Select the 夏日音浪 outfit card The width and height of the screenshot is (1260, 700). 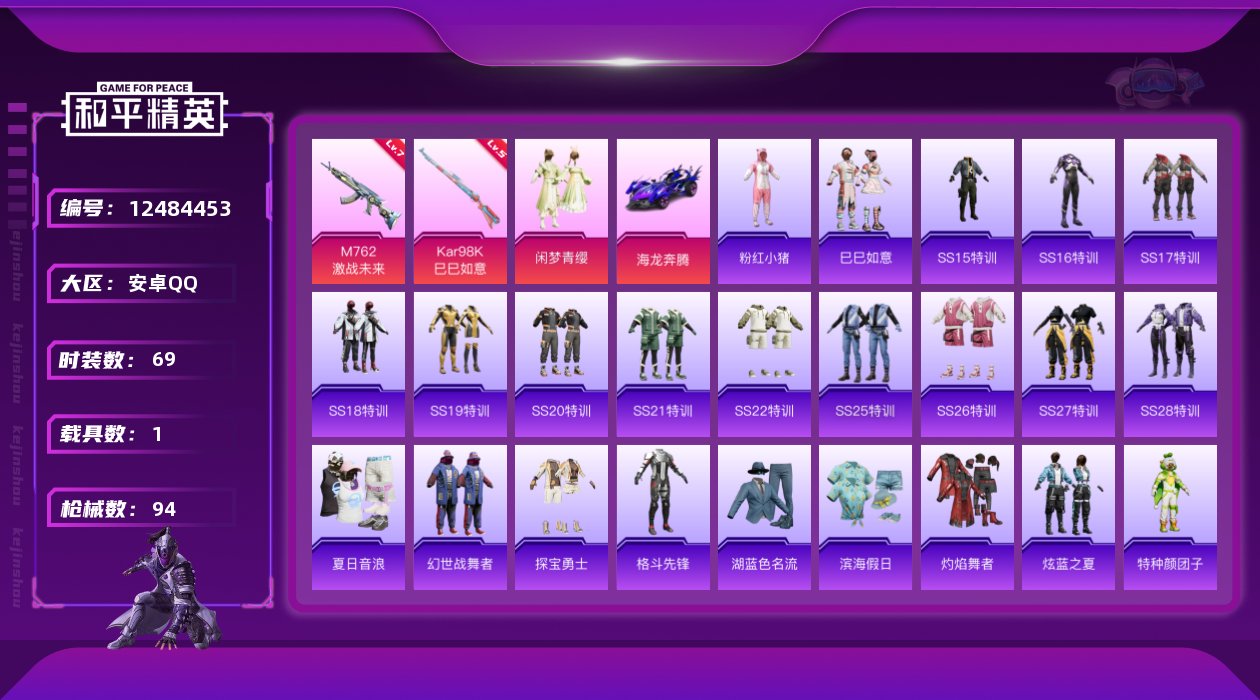(x=358, y=517)
